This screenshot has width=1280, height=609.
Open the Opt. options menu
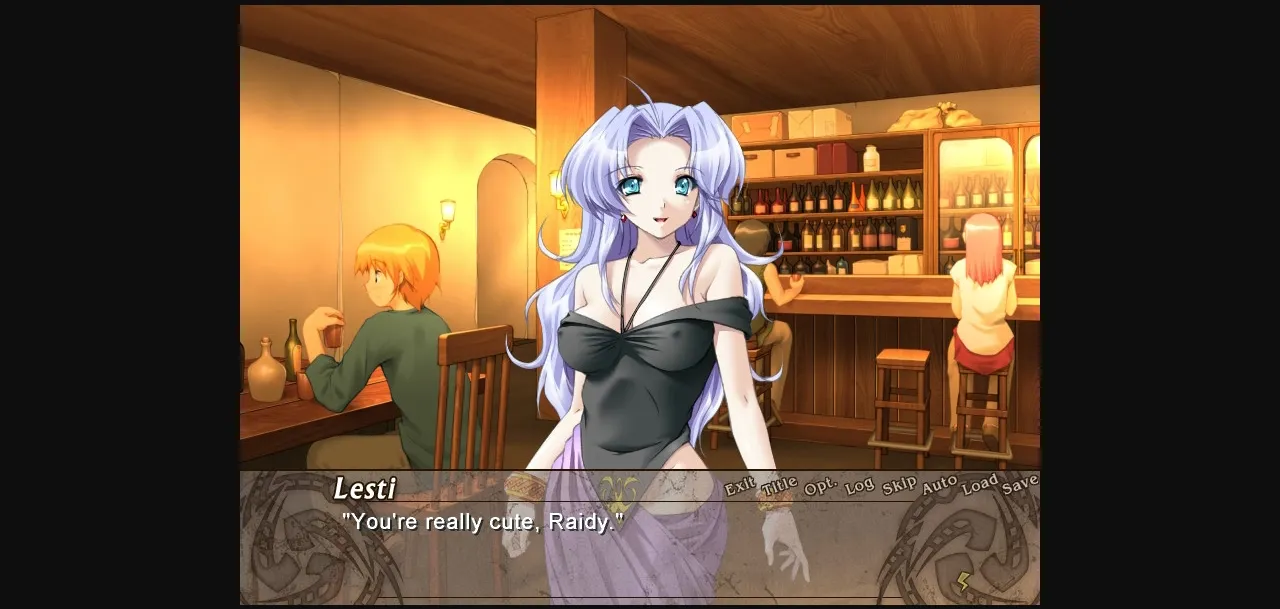820,487
